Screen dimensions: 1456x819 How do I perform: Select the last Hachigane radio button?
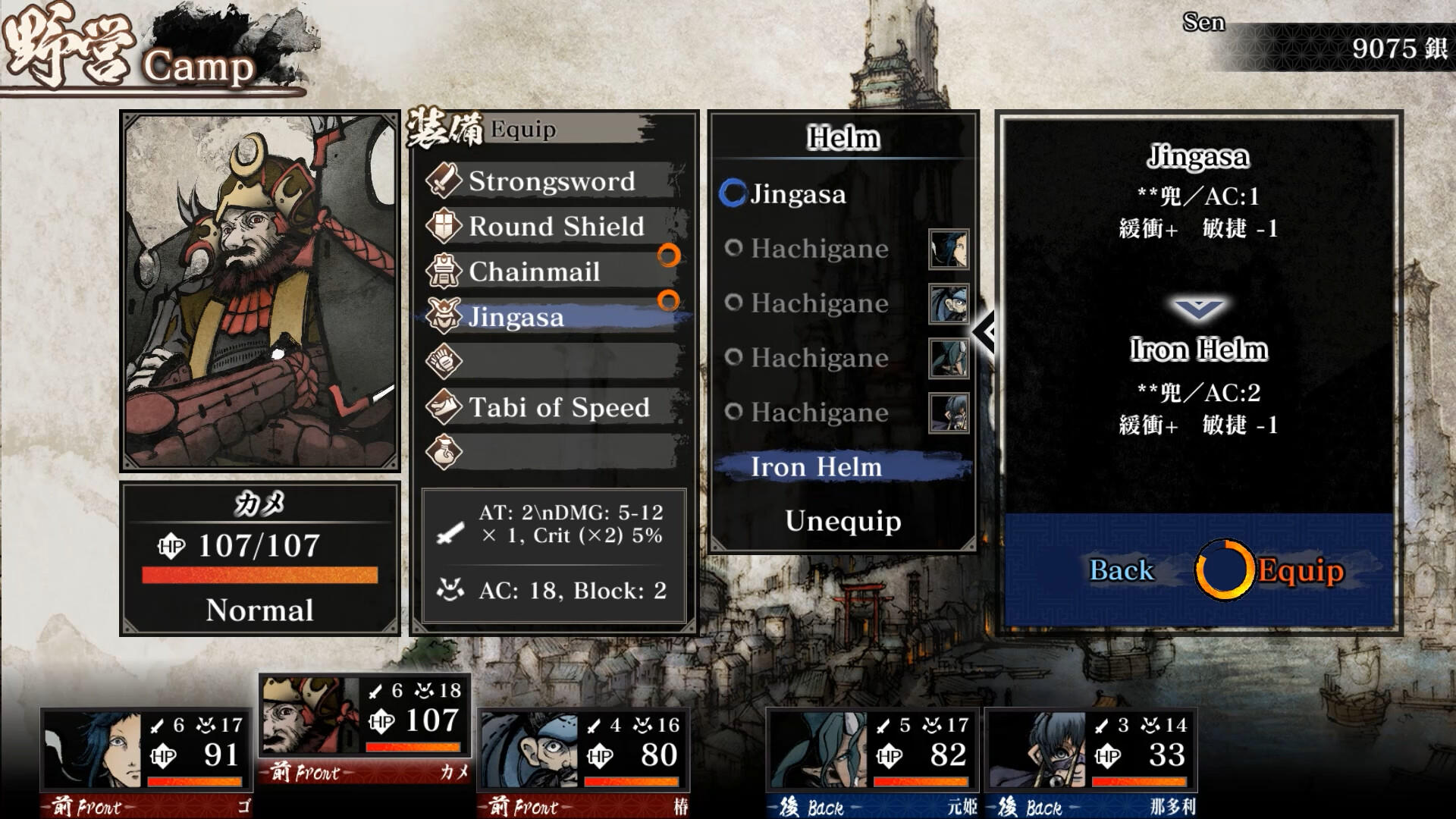pyautogui.click(x=734, y=413)
